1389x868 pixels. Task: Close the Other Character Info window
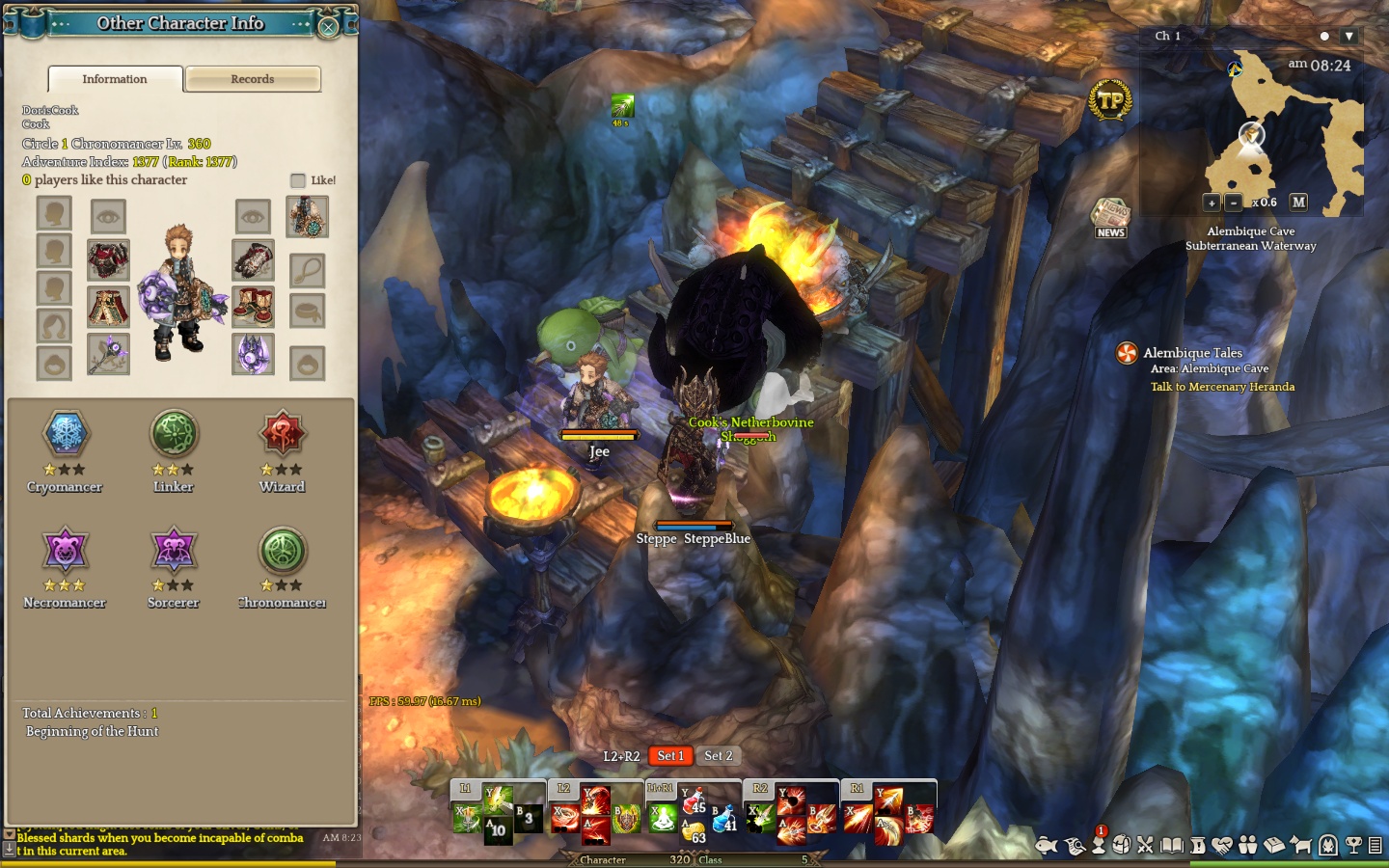coord(328,27)
